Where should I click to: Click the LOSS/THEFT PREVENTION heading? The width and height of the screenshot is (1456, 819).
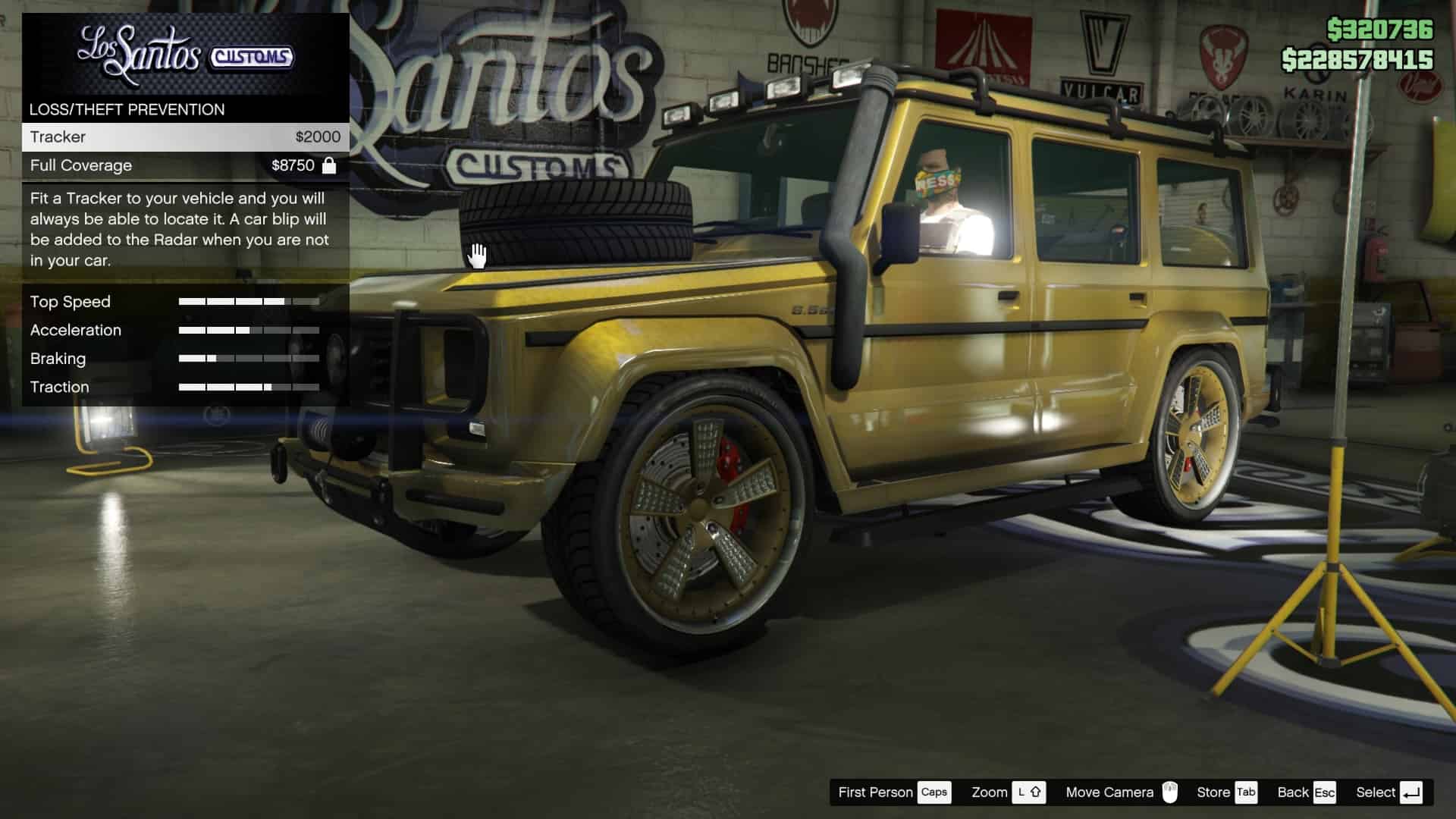[x=127, y=109]
